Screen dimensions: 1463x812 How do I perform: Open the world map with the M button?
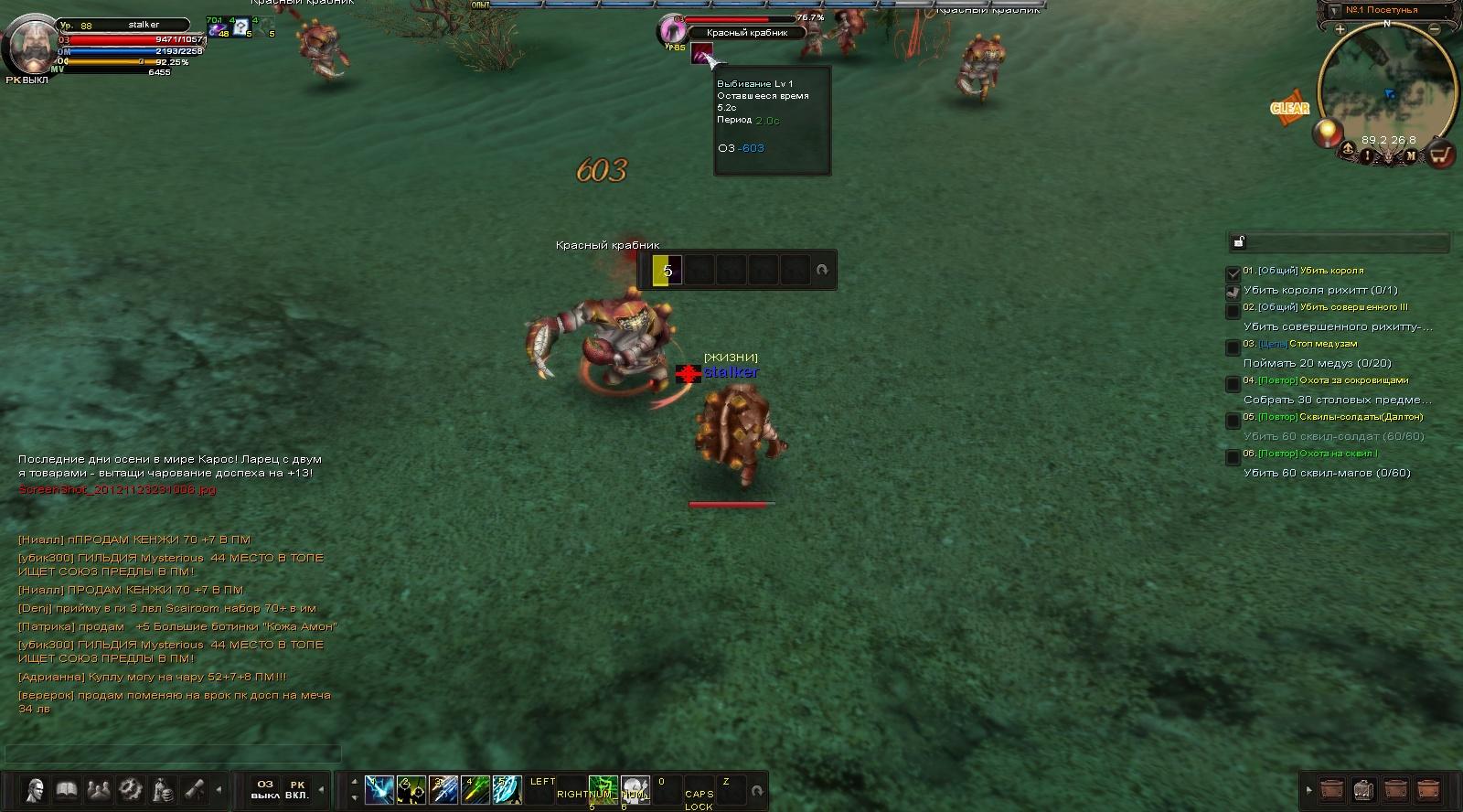click(x=1411, y=156)
